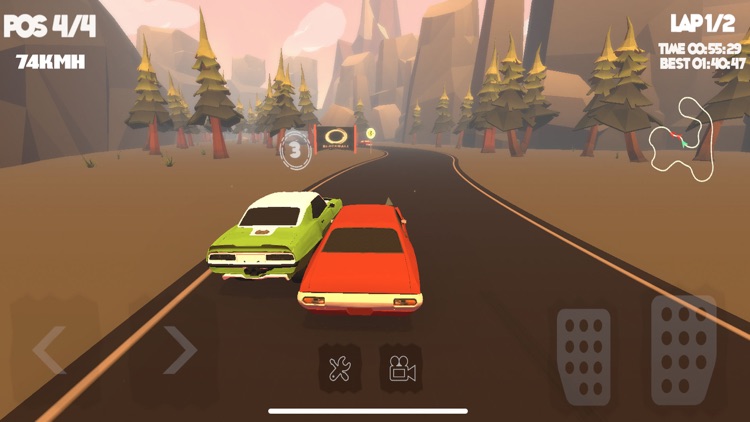Step on the accelerator pedal
The width and height of the screenshot is (750, 422).
pos(684,348)
